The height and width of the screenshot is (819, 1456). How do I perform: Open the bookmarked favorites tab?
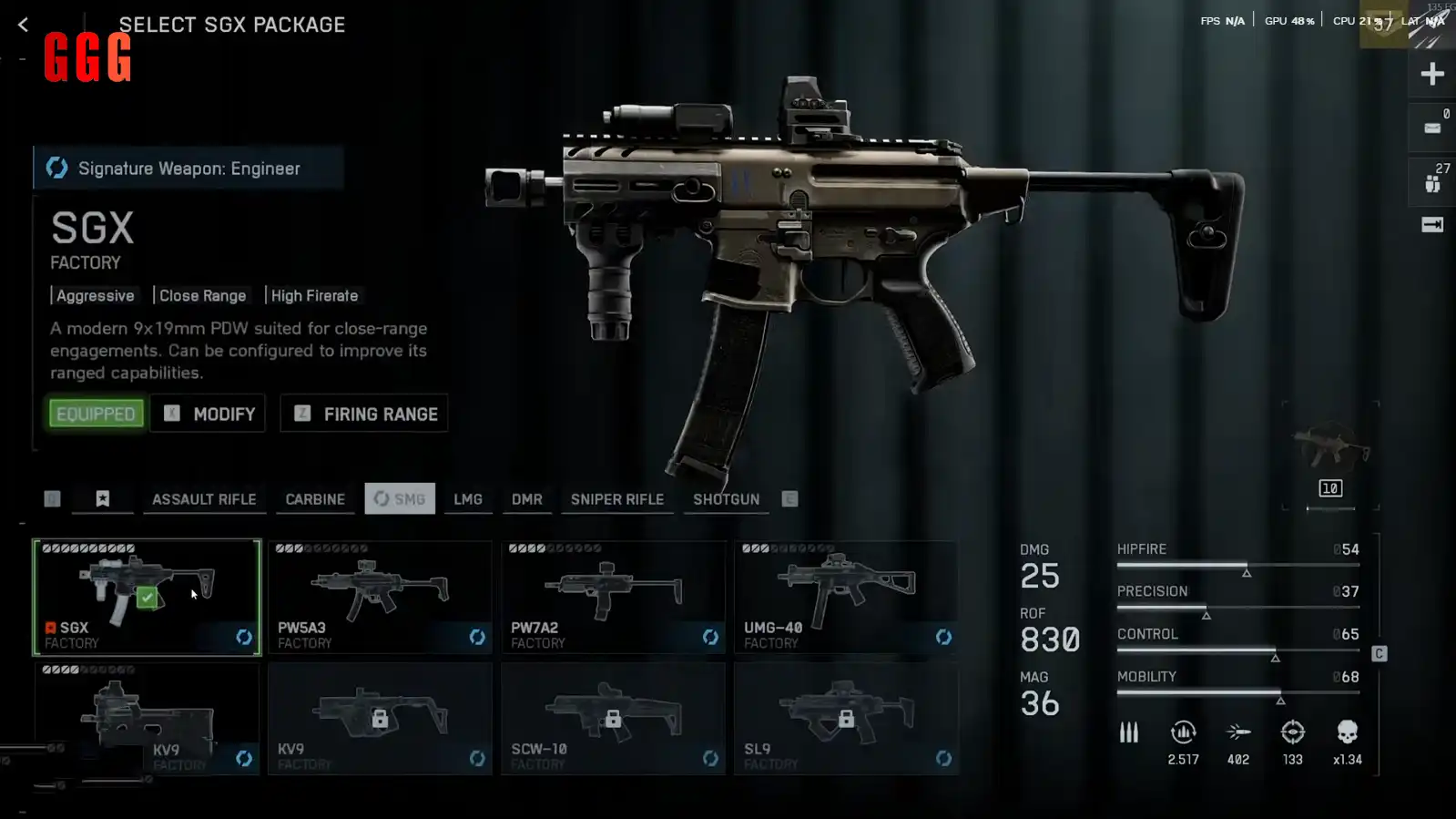pos(103,499)
